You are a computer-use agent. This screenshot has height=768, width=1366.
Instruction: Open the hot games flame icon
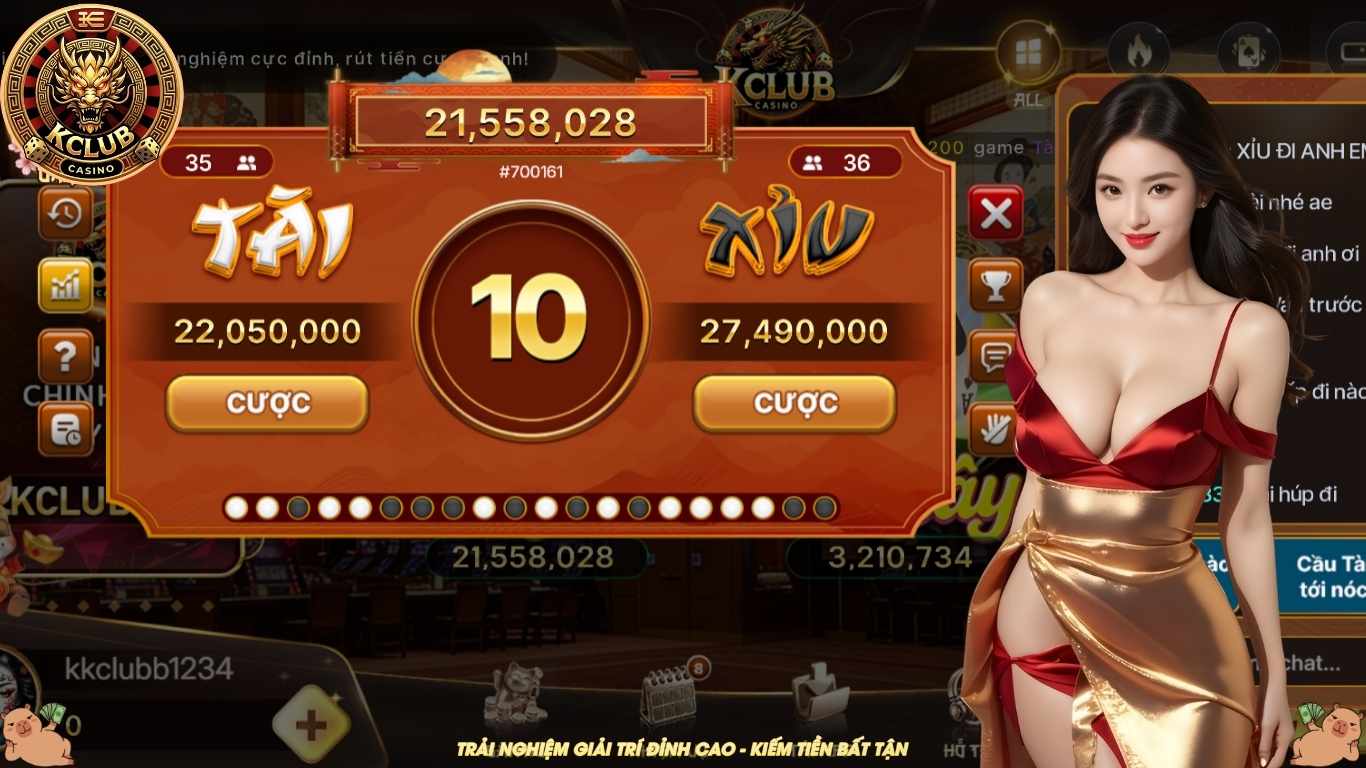pyautogui.click(x=1138, y=48)
